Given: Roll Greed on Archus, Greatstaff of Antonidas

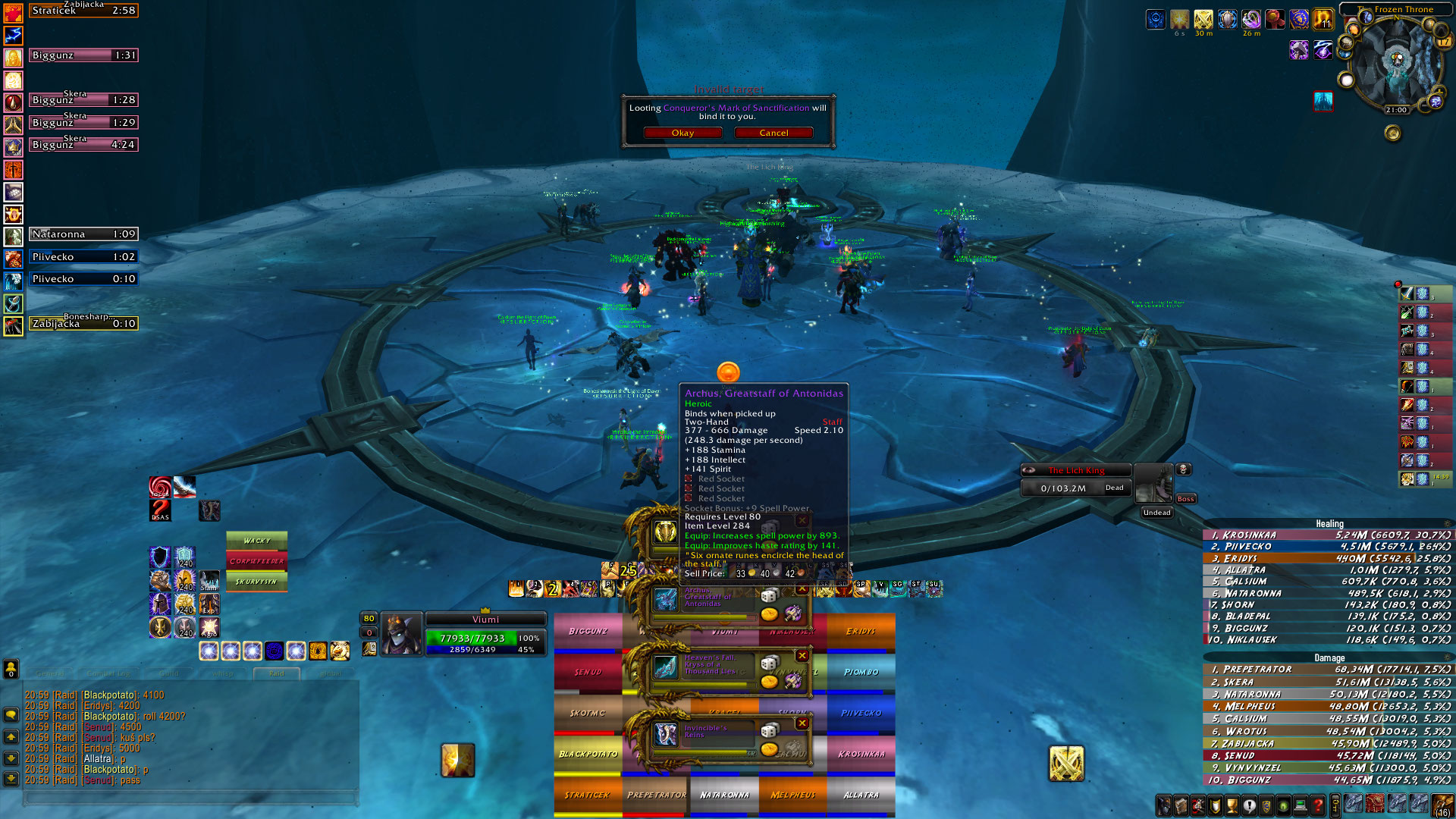Looking at the screenshot, I should click(770, 613).
